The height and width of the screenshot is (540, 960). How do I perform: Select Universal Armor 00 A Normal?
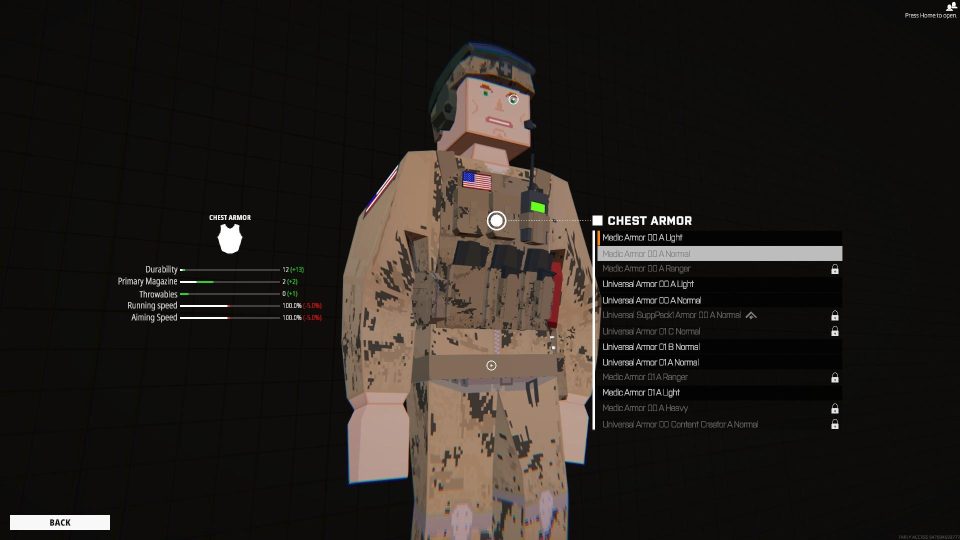[x=720, y=300]
